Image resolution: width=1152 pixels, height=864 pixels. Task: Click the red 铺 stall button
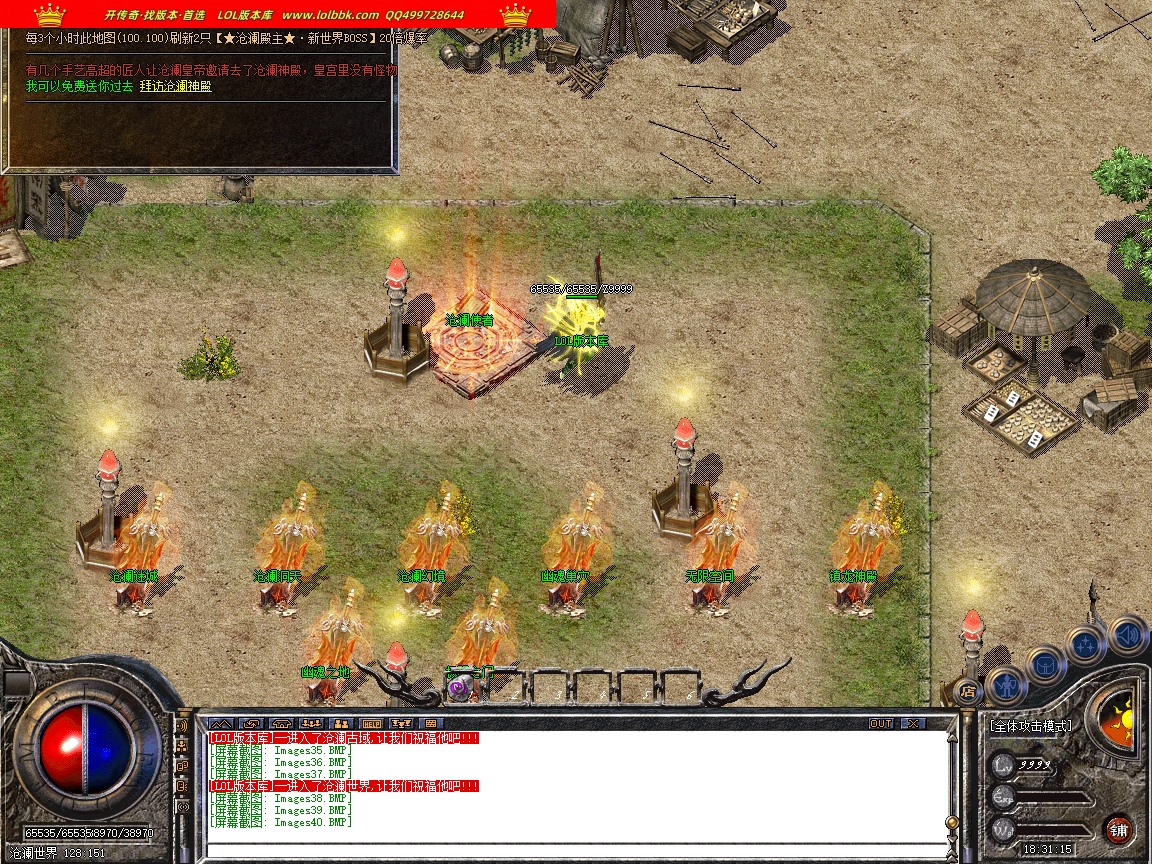coord(1118,829)
